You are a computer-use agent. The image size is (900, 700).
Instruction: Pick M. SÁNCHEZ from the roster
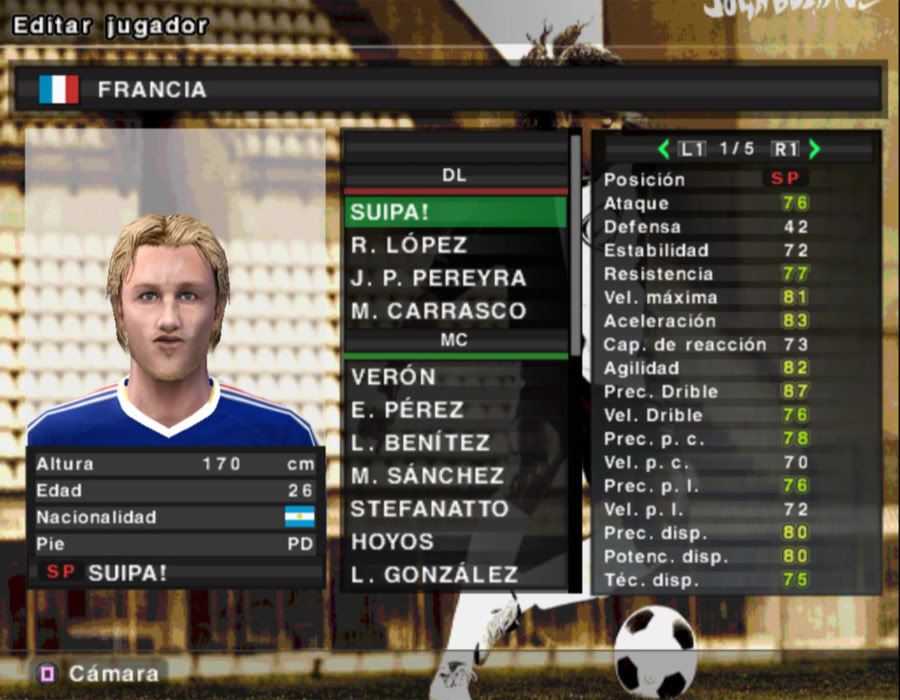click(455, 476)
